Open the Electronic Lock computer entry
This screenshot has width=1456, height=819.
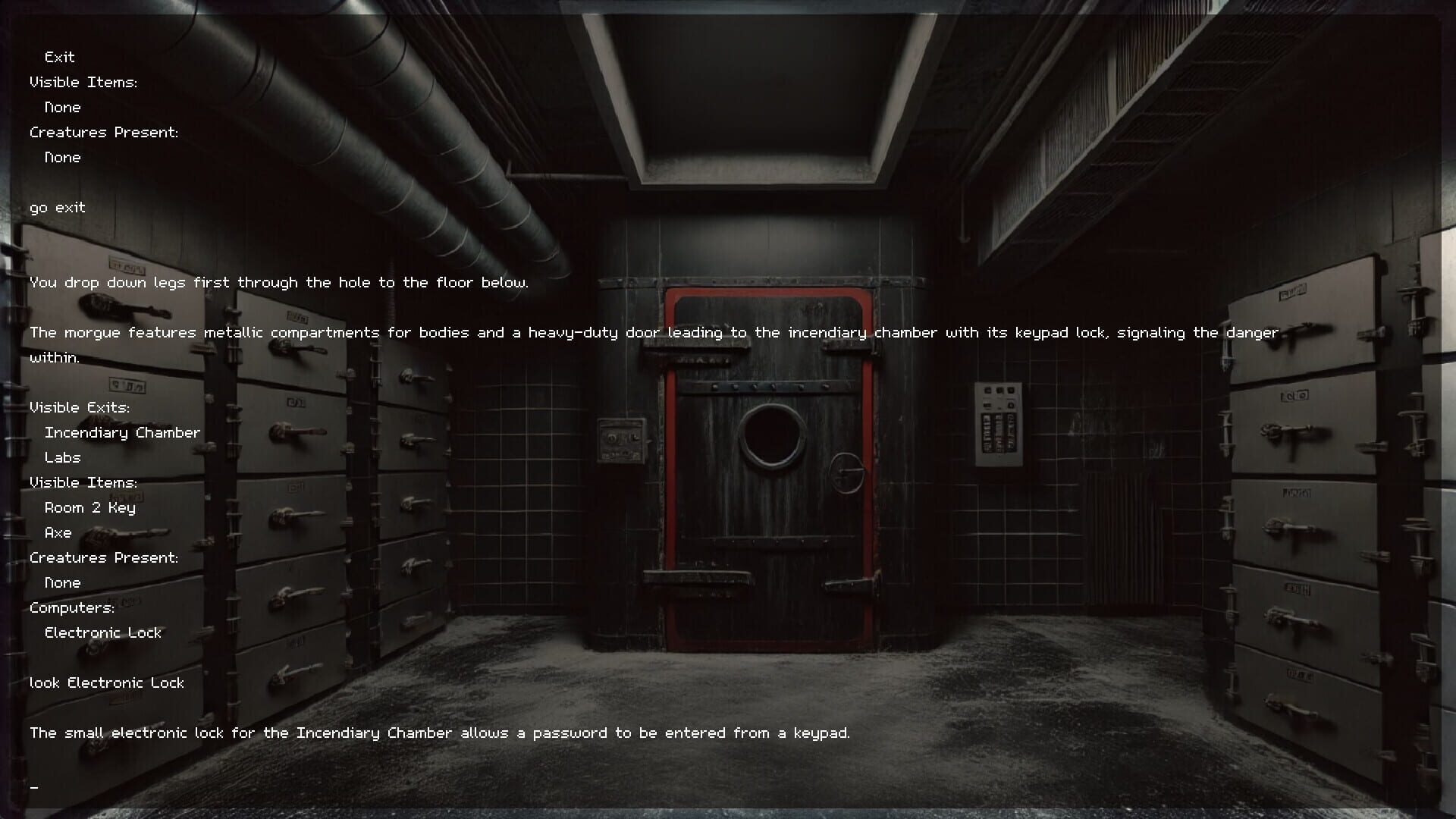(103, 632)
